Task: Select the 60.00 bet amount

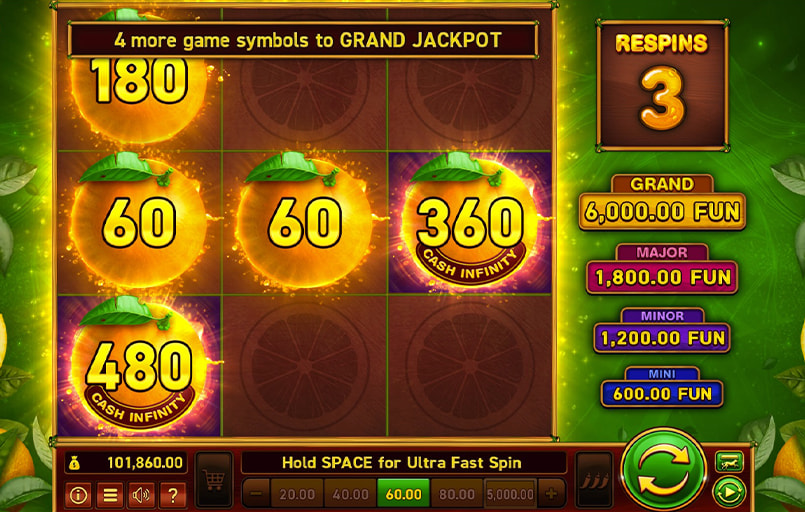Action: (x=403, y=494)
